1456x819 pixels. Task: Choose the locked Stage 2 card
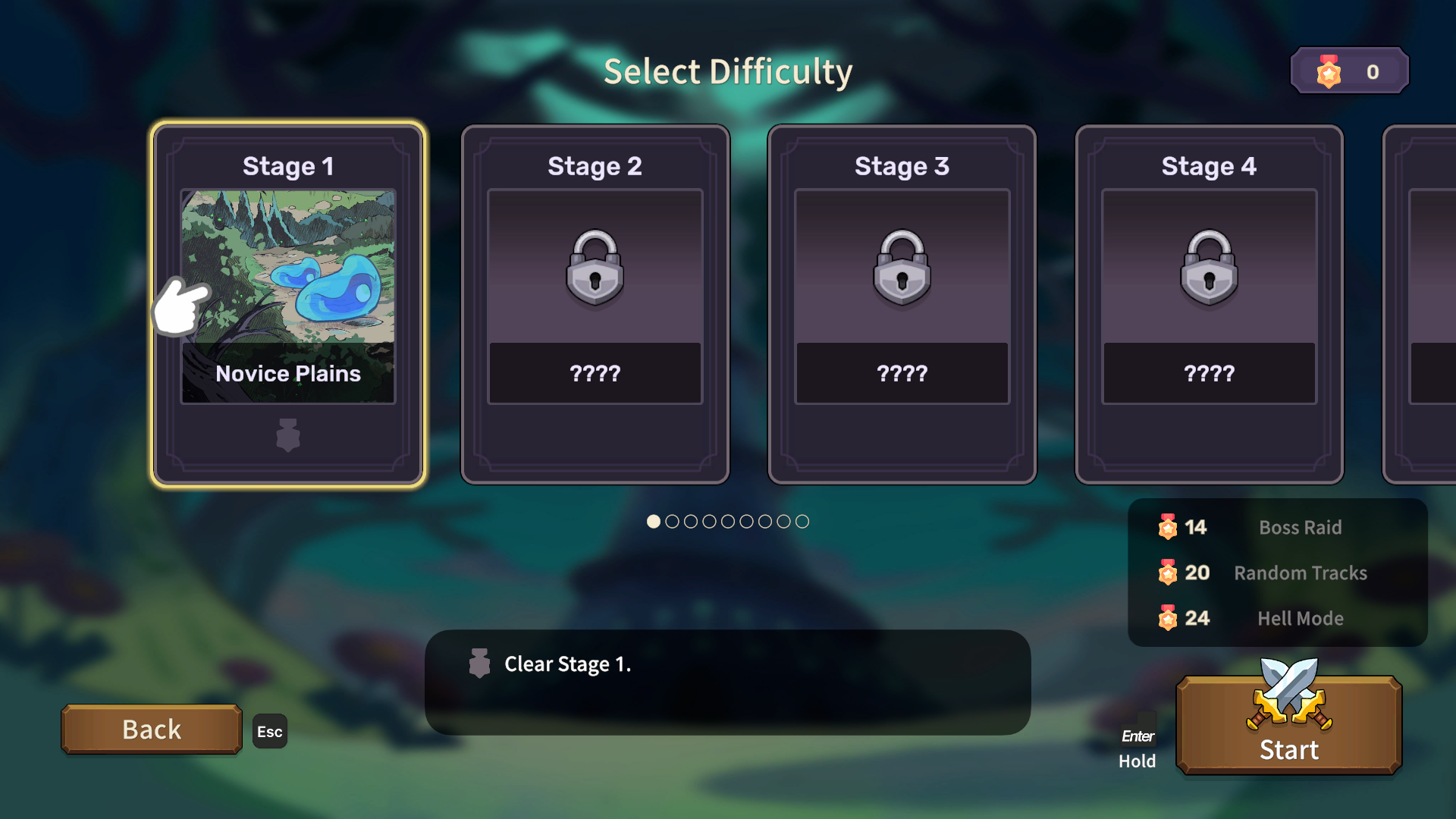click(595, 303)
